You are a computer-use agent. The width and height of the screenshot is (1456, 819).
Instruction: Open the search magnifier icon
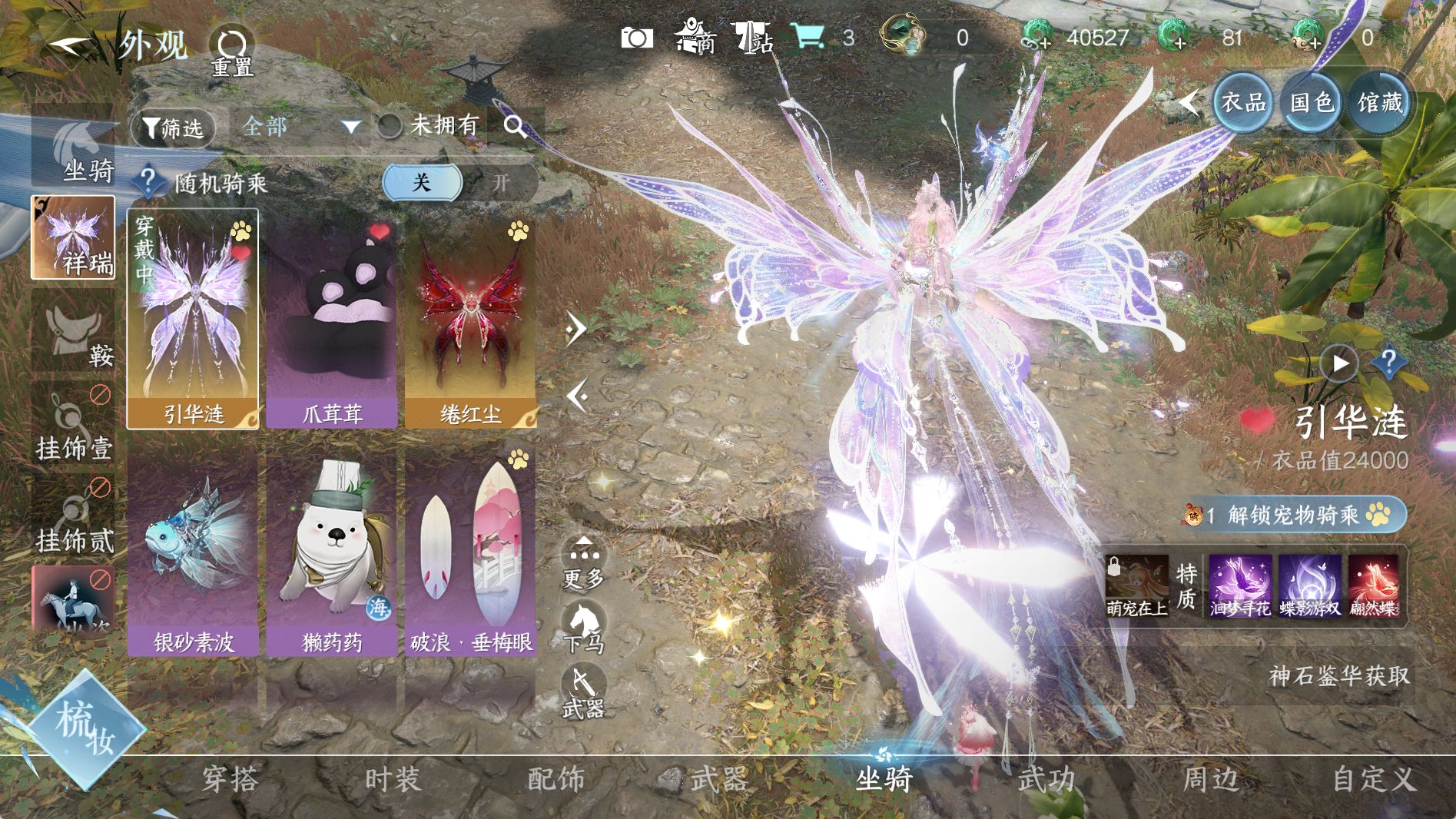(x=515, y=127)
